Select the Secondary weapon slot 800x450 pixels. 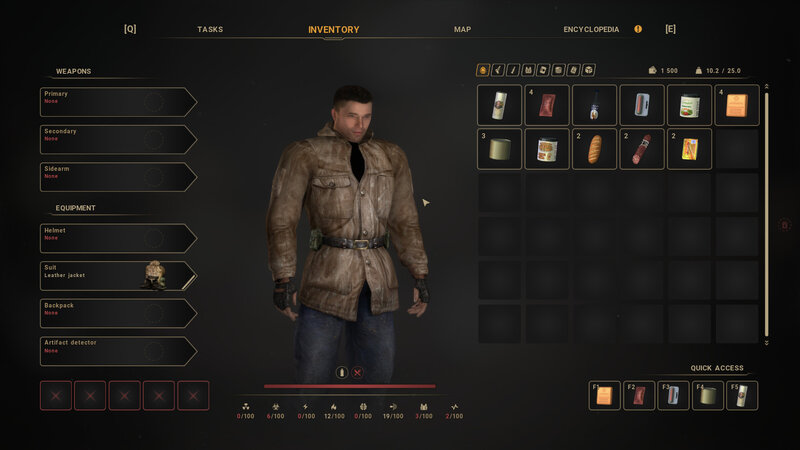tap(118, 139)
